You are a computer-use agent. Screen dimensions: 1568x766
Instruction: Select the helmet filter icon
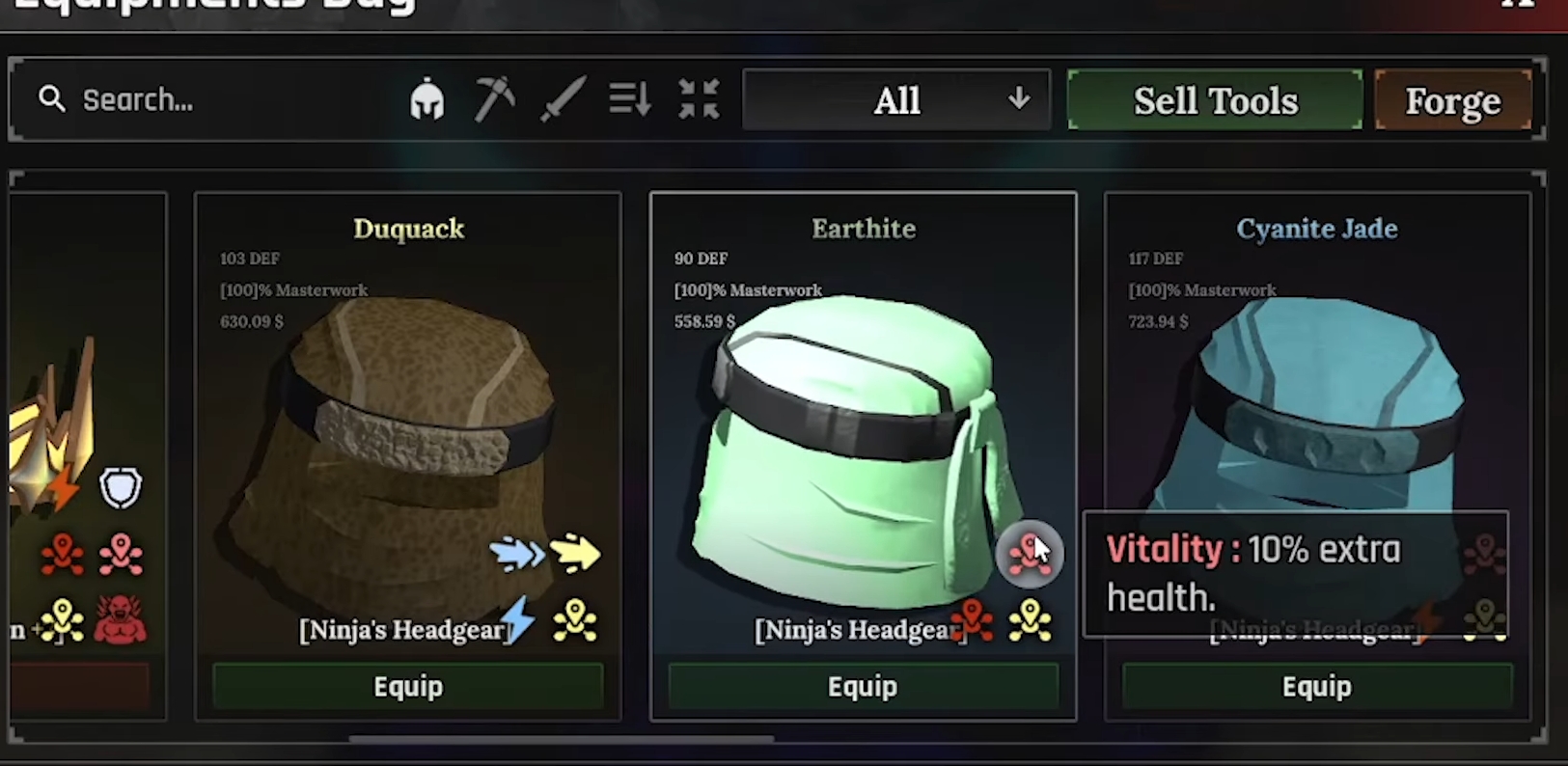(427, 99)
